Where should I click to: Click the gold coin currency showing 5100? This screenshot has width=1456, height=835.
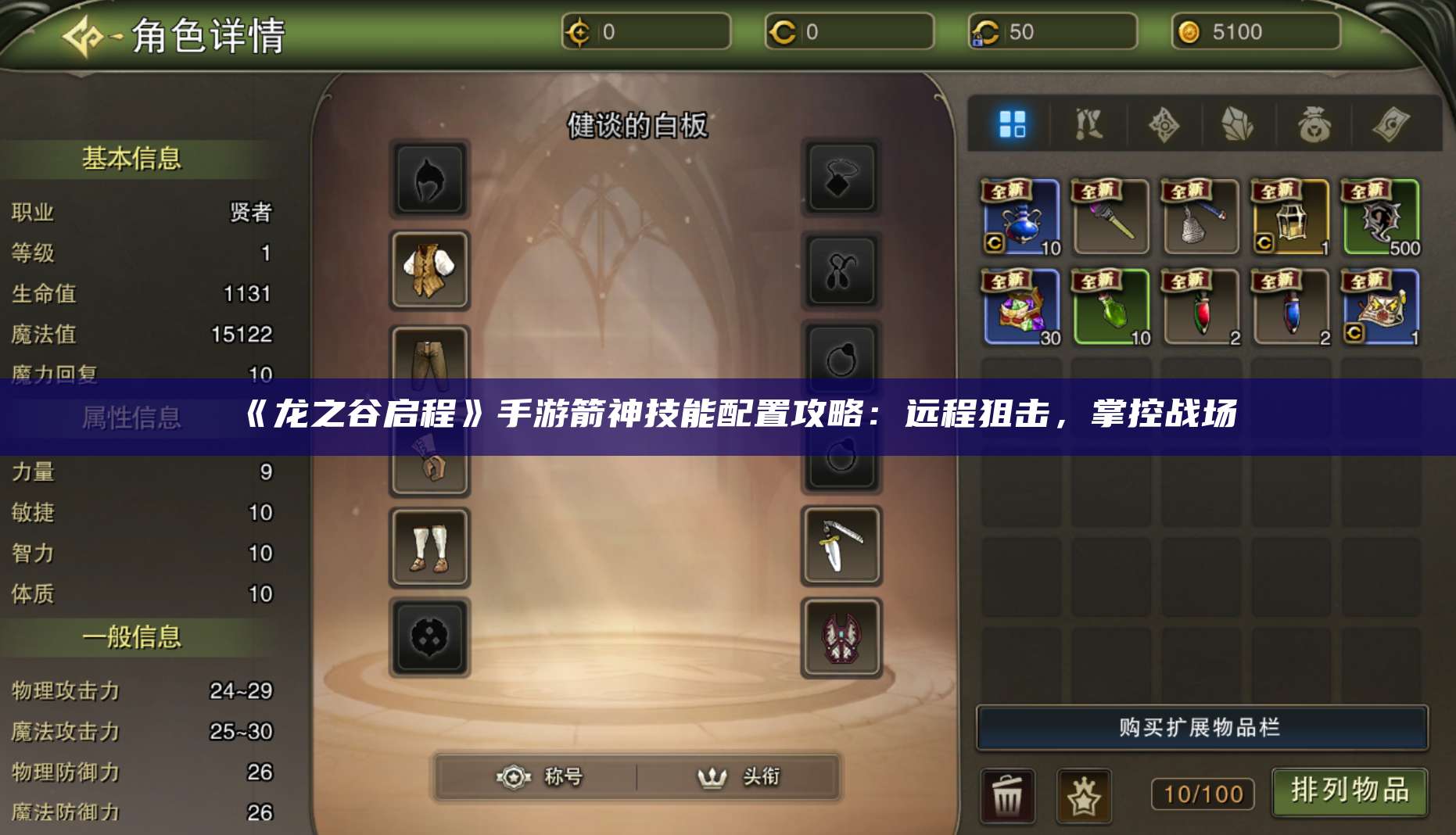tap(1256, 33)
